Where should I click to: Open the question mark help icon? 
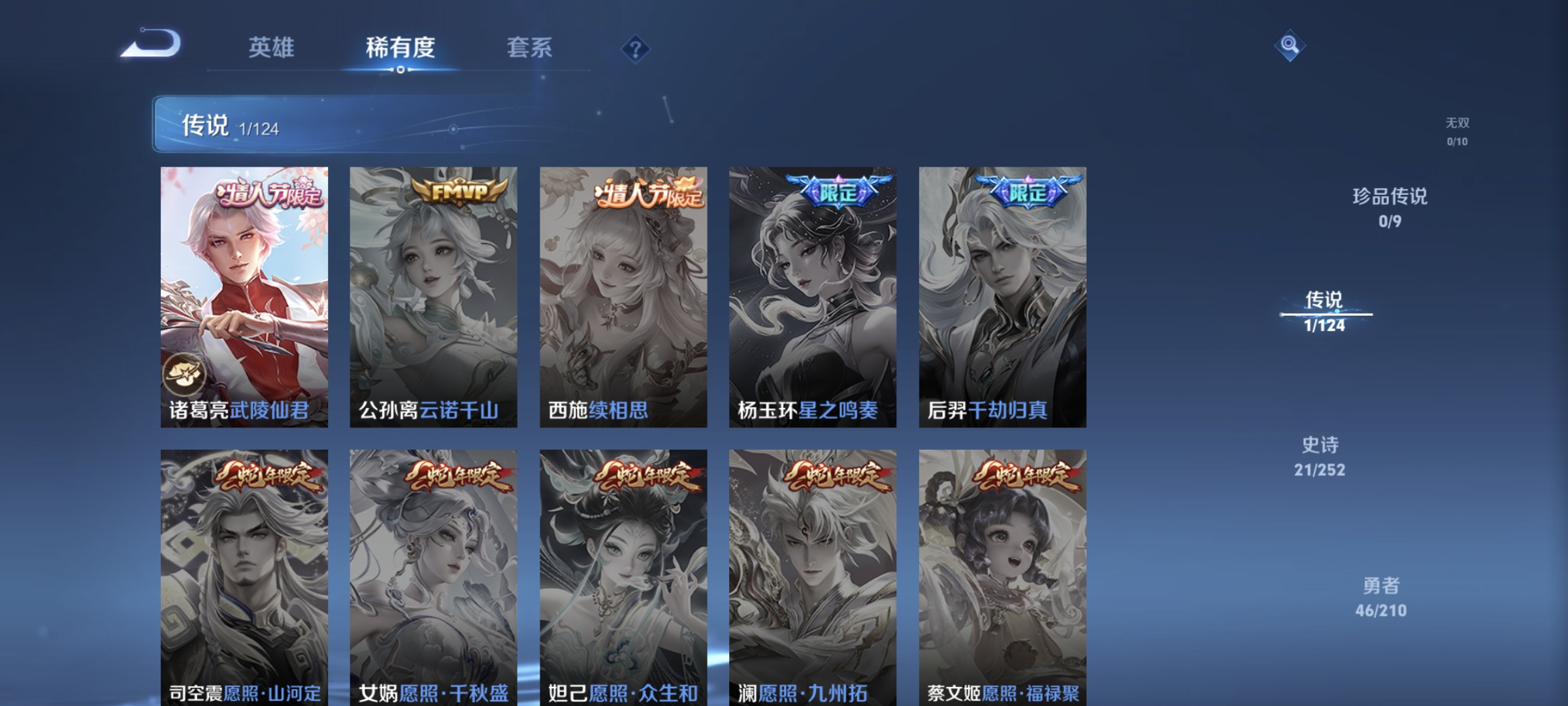pyautogui.click(x=635, y=49)
